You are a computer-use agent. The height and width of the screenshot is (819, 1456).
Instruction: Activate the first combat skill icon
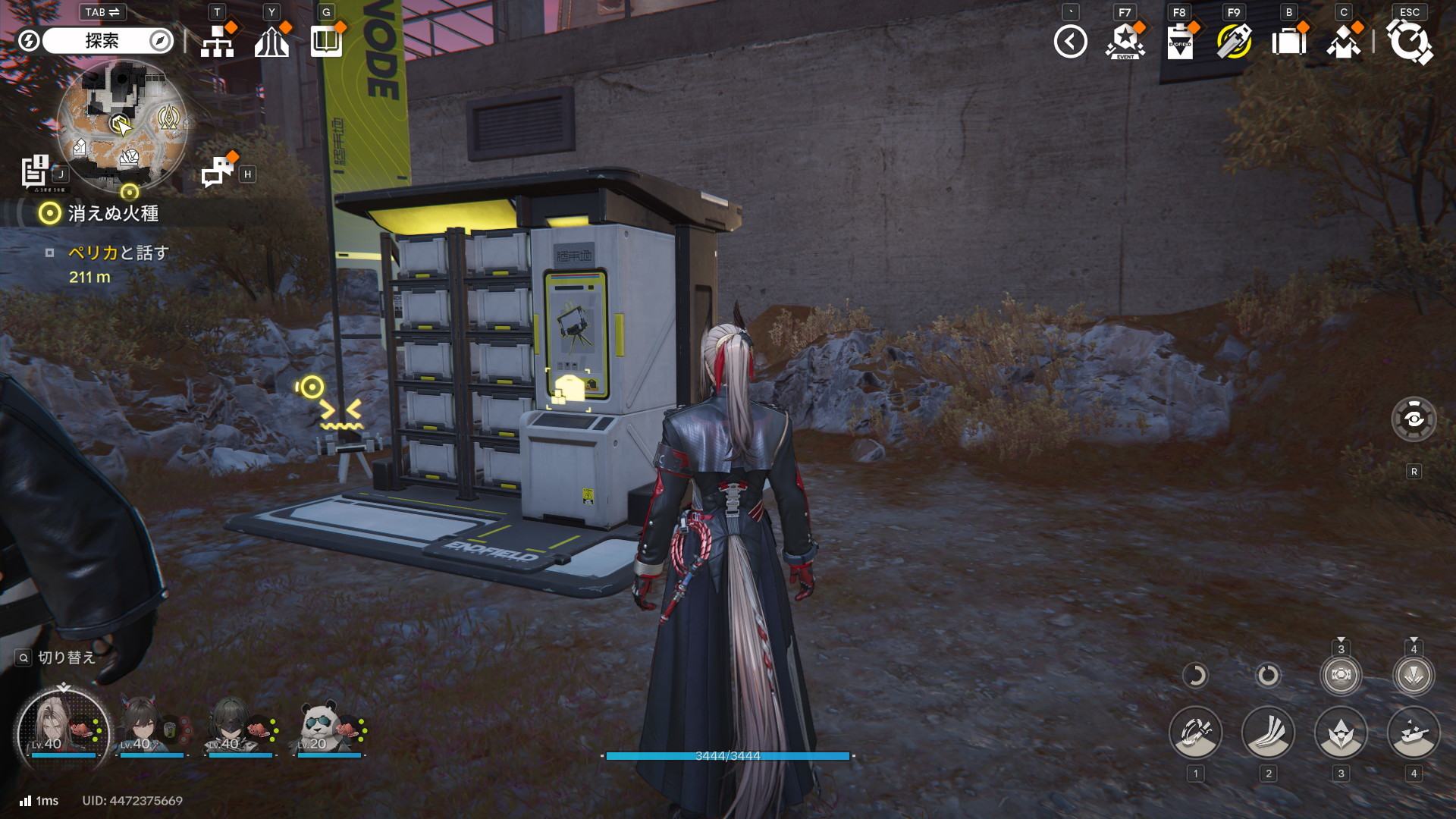pos(1195,733)
